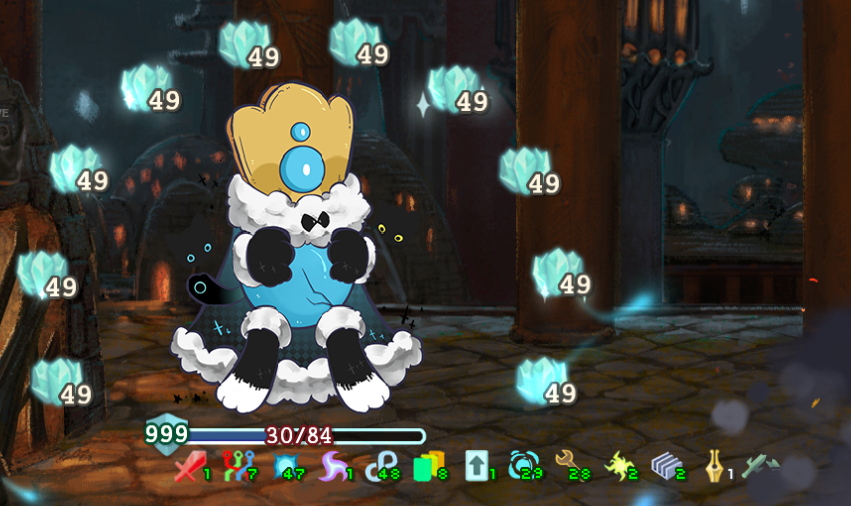Select the yellow spiky burst icon
Screen dimensions: 851x506
tap(618, 466)
